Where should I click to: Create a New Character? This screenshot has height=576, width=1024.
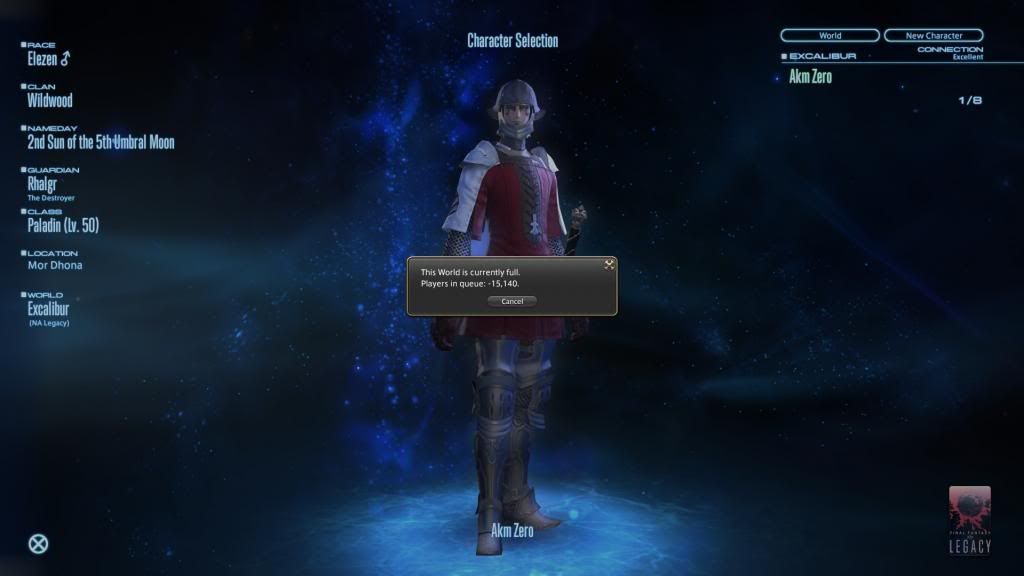(933, 36)
